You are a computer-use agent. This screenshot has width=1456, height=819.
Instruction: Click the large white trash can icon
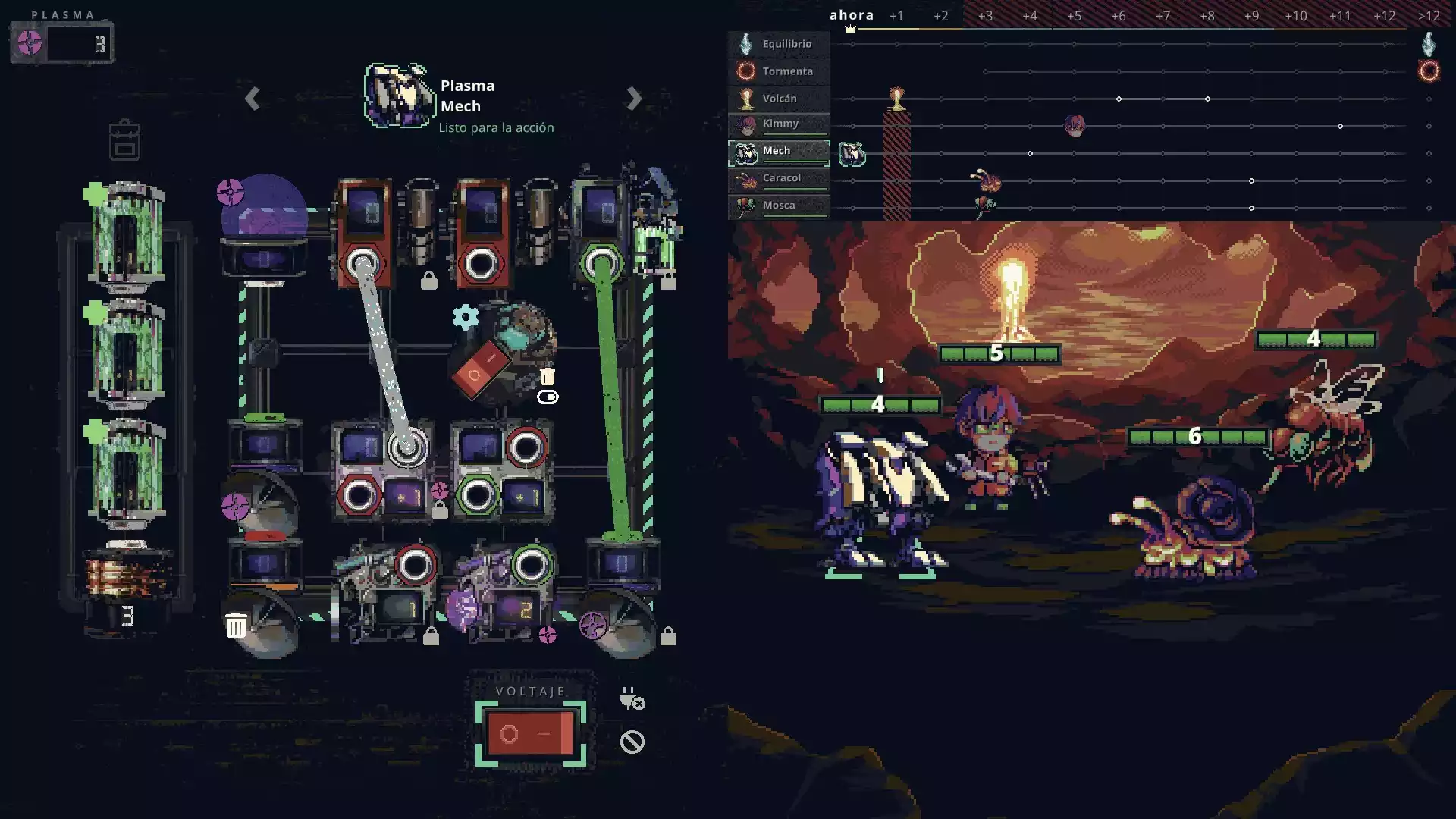(236, 626)
